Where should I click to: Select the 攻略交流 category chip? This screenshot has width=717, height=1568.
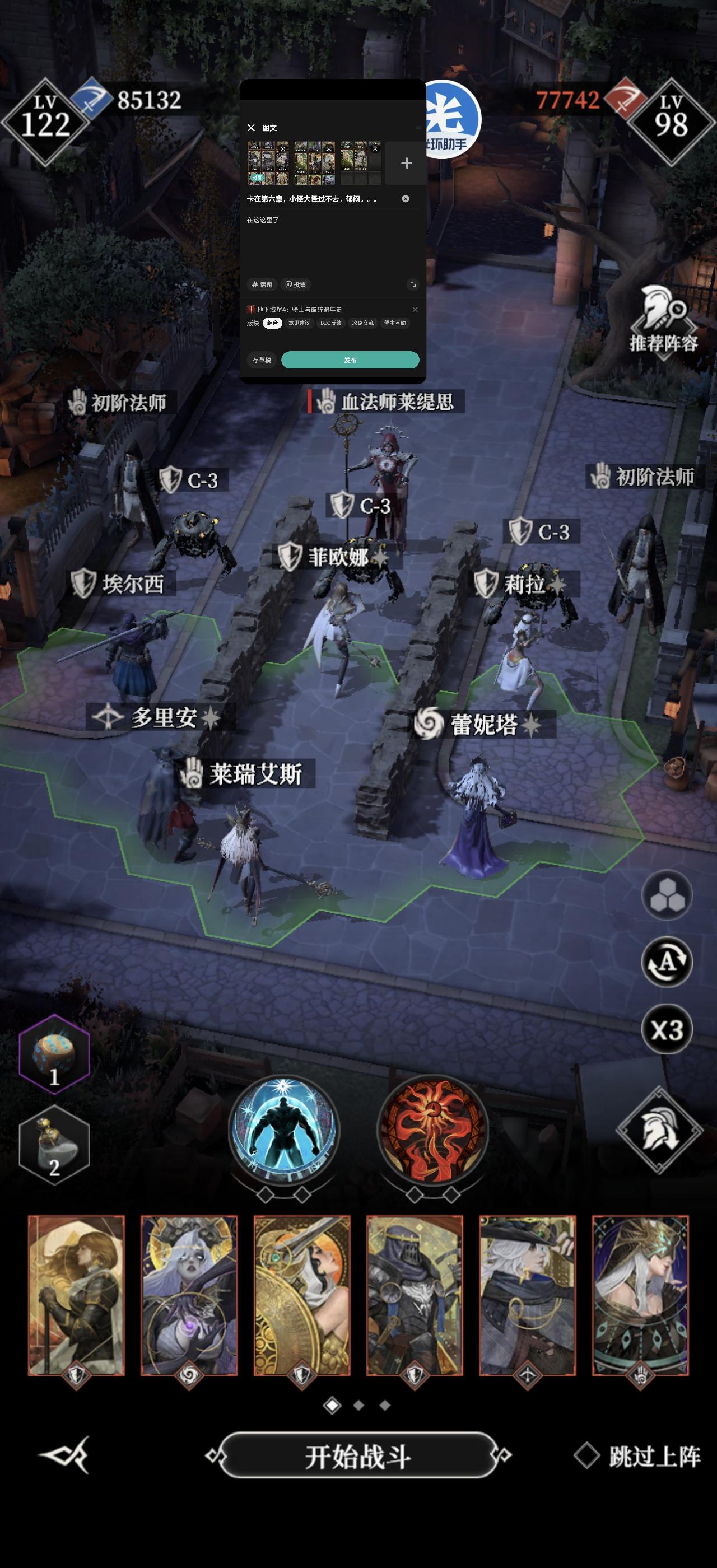(x=364, y=323)
